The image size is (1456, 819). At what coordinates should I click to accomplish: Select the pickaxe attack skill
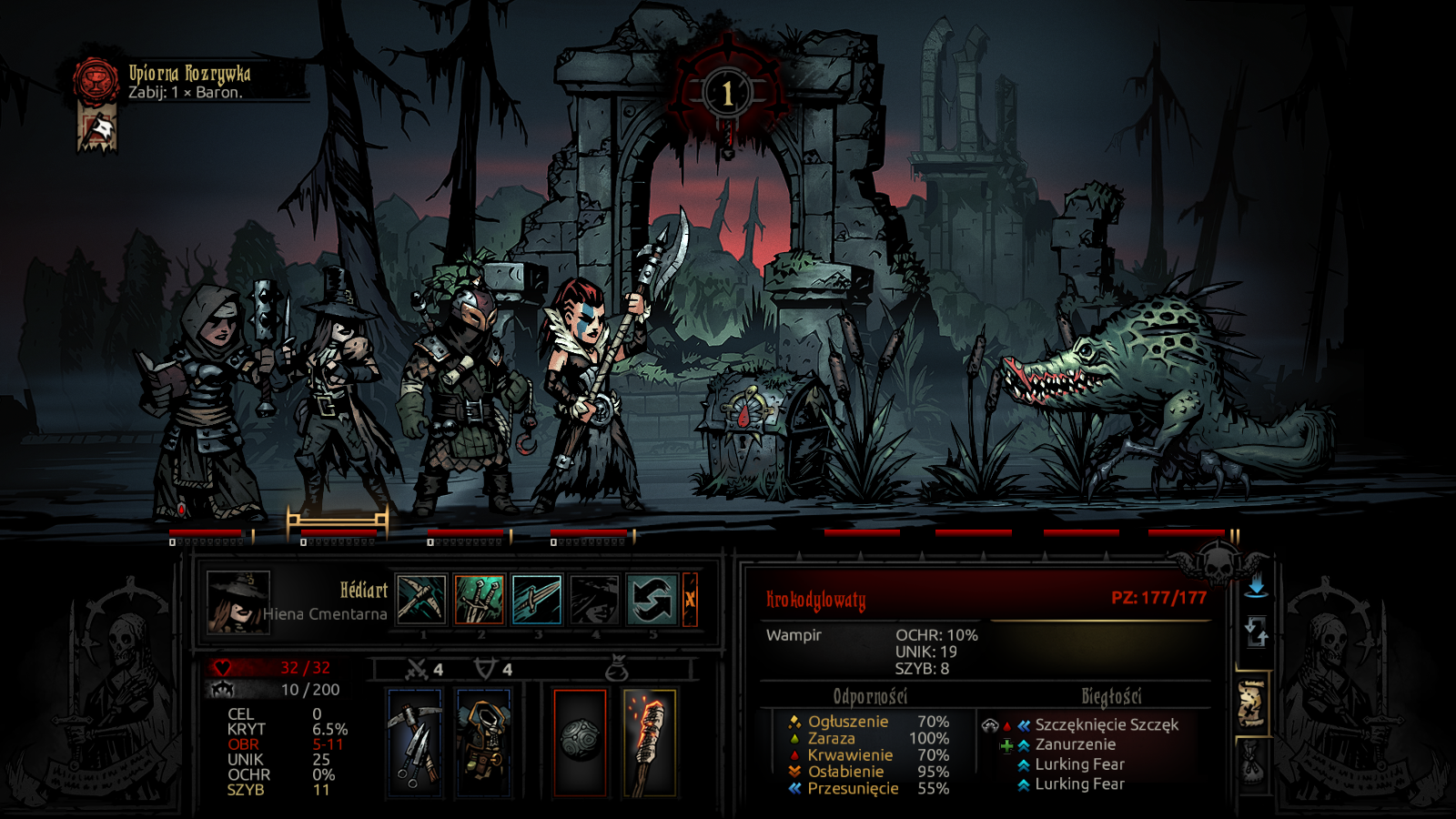421,600
